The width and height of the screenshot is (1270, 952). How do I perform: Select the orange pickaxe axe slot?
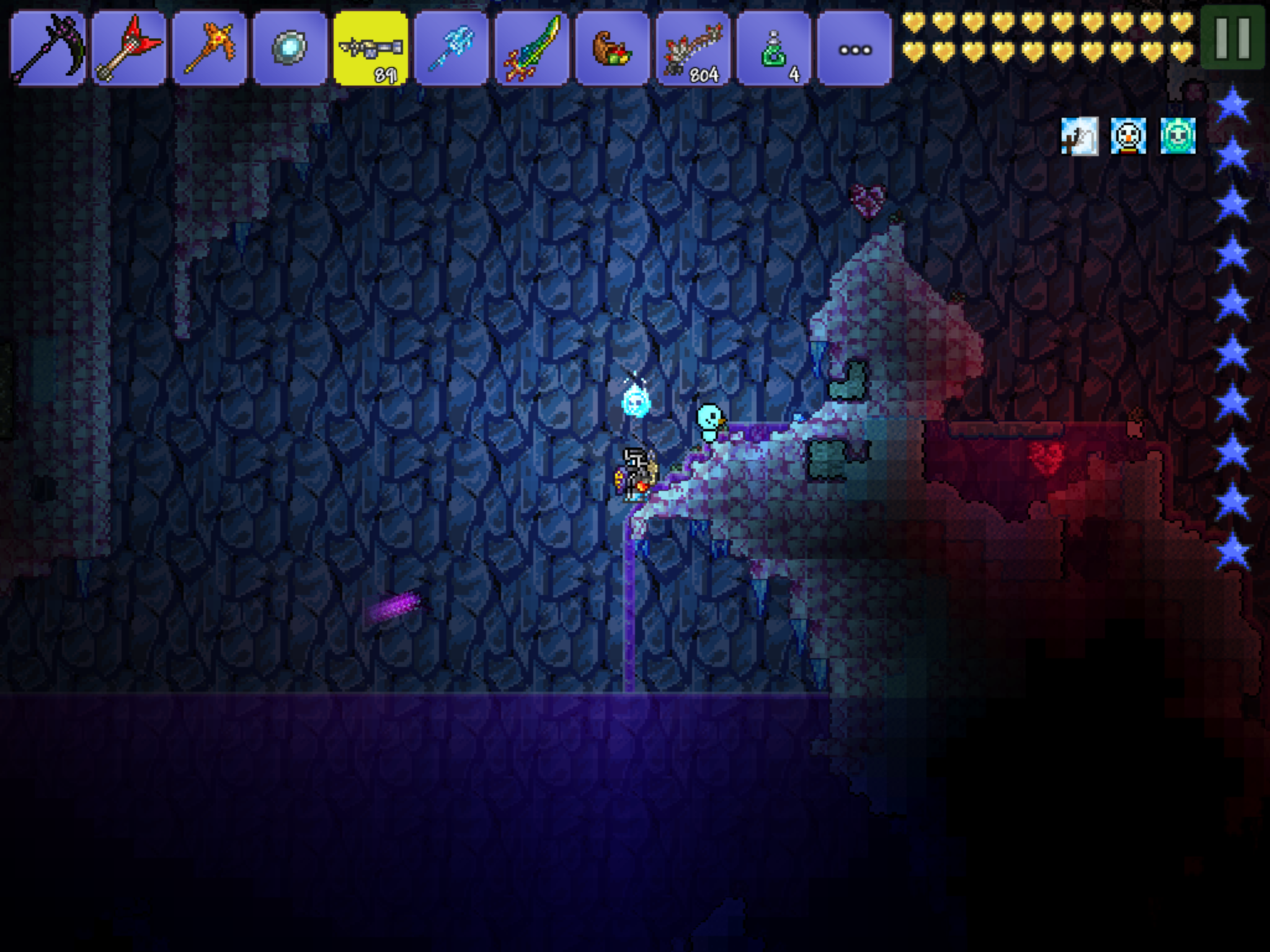point(209,48)
